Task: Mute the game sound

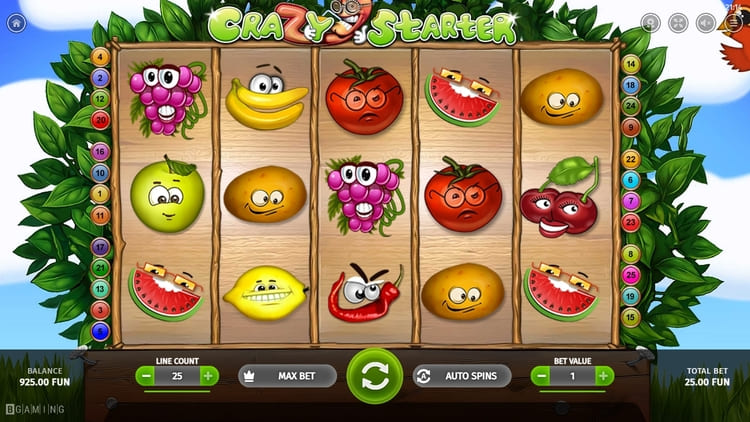Action: click(x=706, y=21)
